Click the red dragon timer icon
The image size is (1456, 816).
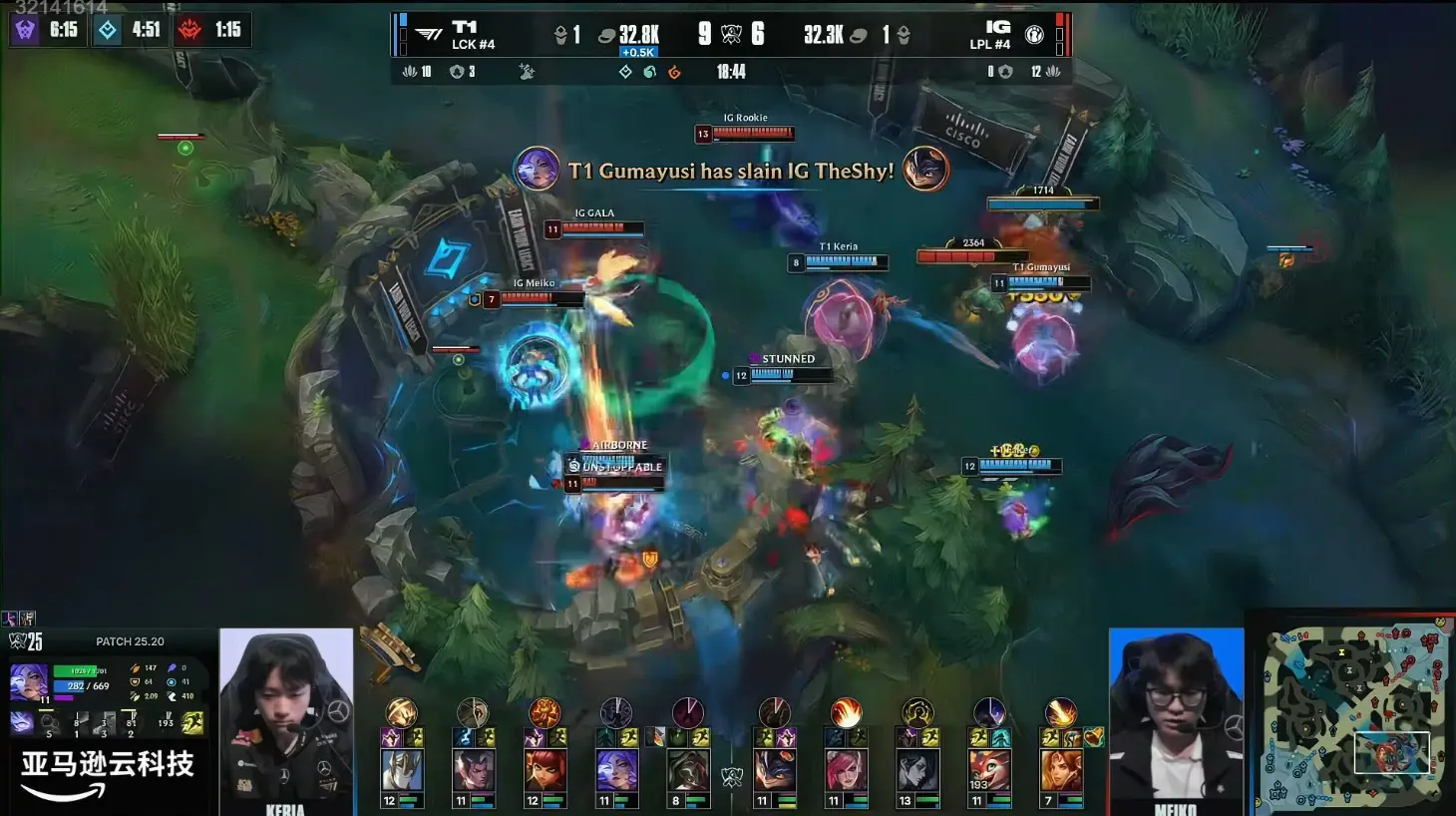tap(189, 30)
